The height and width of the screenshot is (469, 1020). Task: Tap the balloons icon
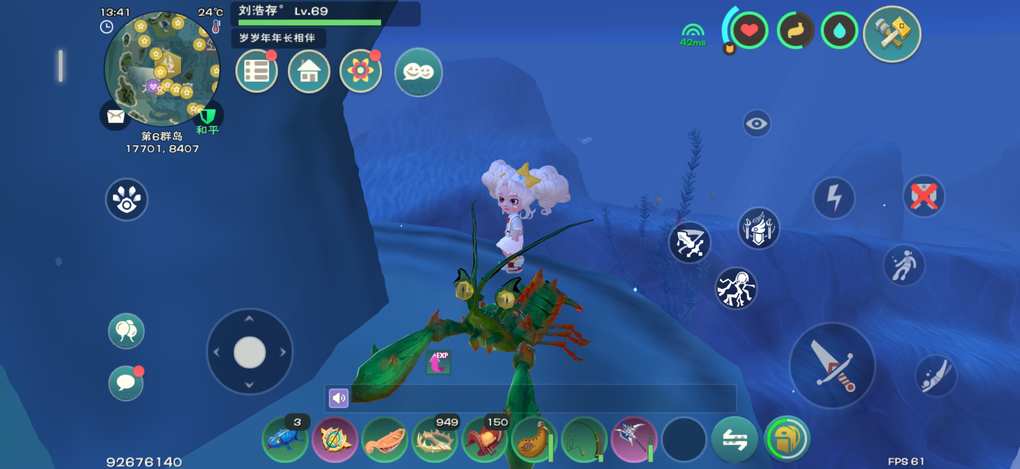(x=126, y=331)
